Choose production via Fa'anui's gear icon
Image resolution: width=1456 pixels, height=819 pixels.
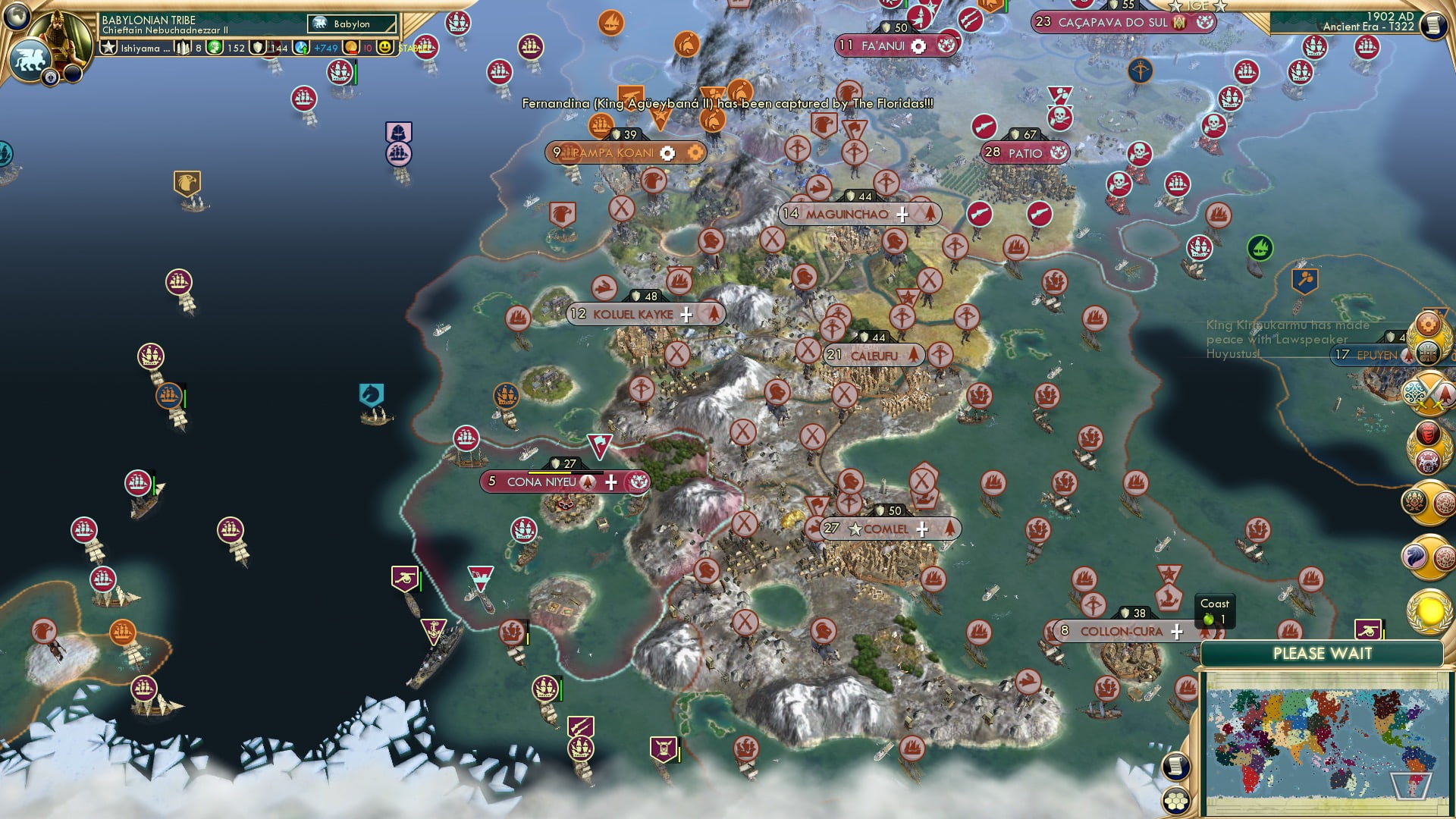tap(918, 45)
